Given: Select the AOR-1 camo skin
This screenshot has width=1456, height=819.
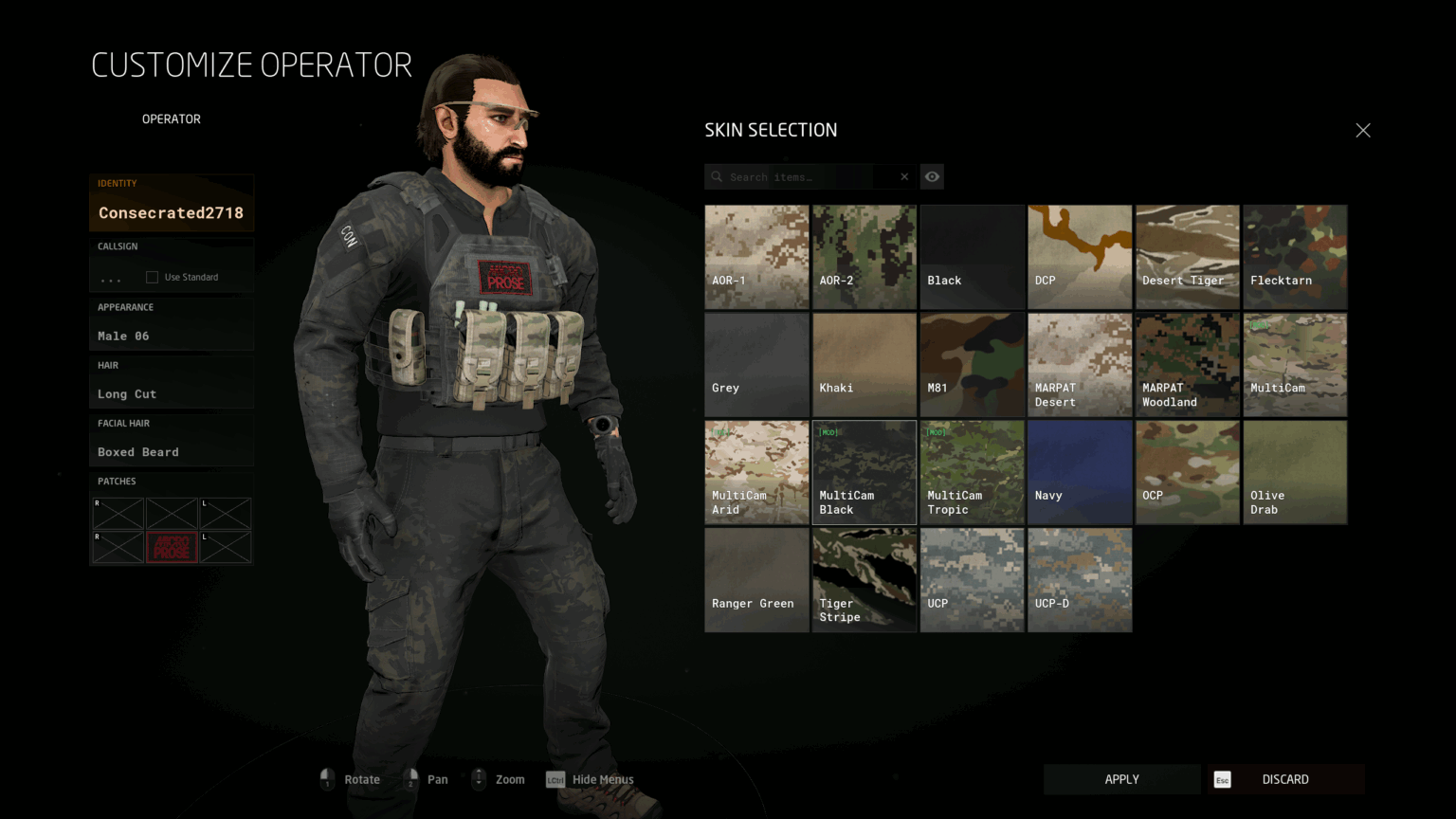Looking at the screenshot, I should pyautogui.click(x=756, y=257).
